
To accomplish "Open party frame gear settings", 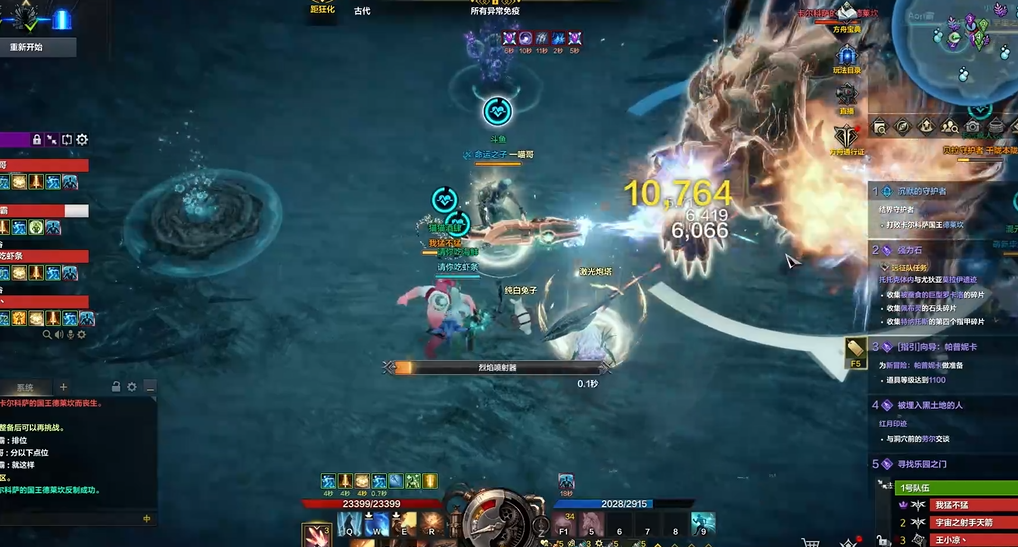I will (82, 140).
